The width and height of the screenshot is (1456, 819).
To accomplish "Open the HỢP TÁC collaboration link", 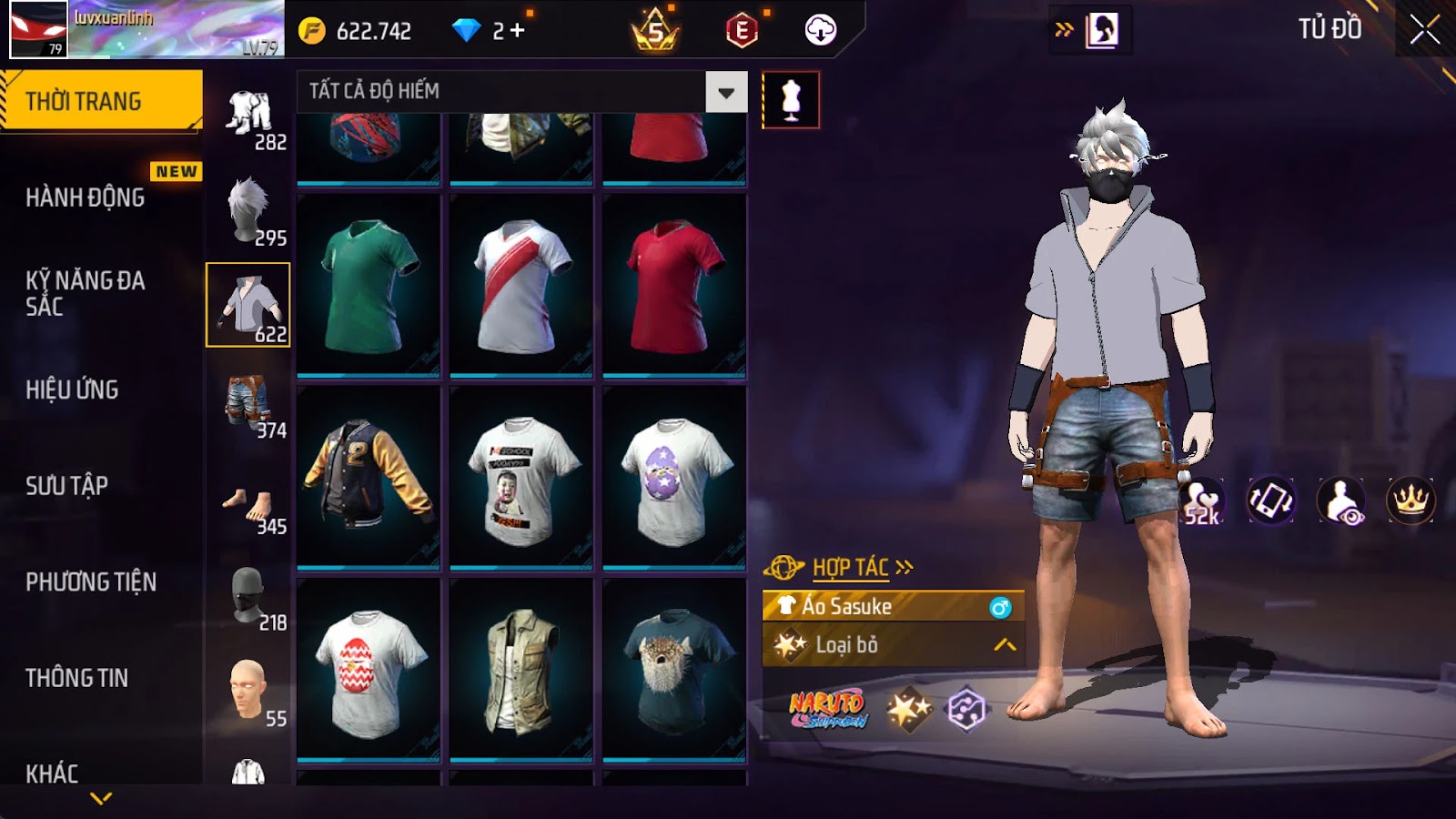I will (x=851, y=568).
